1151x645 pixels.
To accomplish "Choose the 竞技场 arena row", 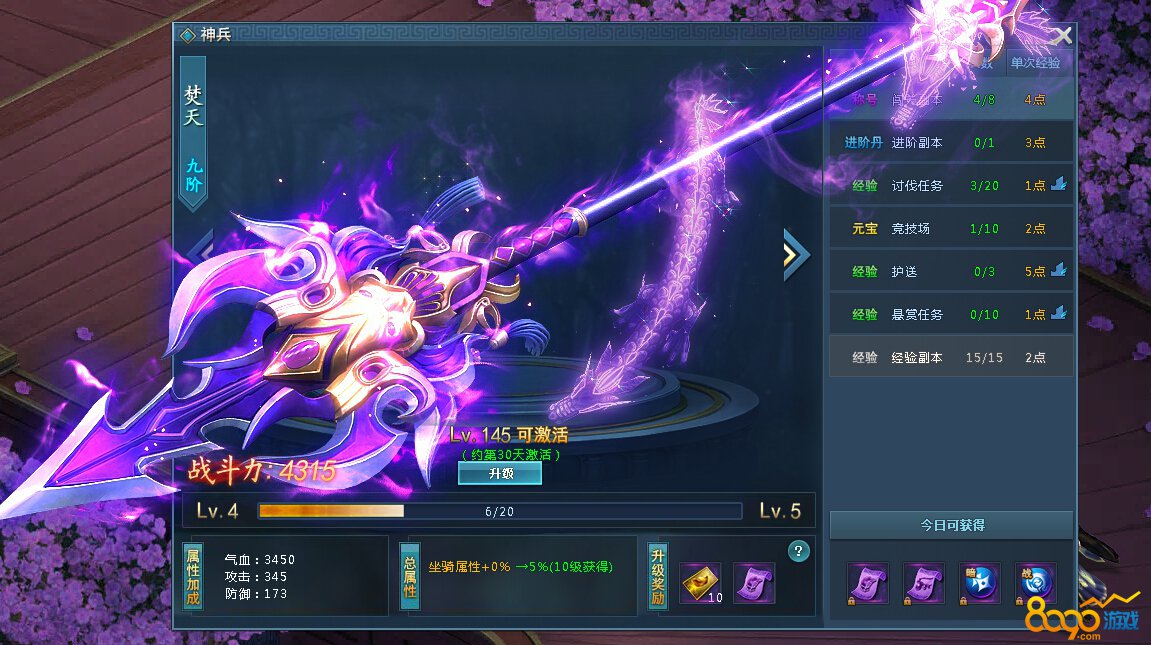I will click(950, 229).
